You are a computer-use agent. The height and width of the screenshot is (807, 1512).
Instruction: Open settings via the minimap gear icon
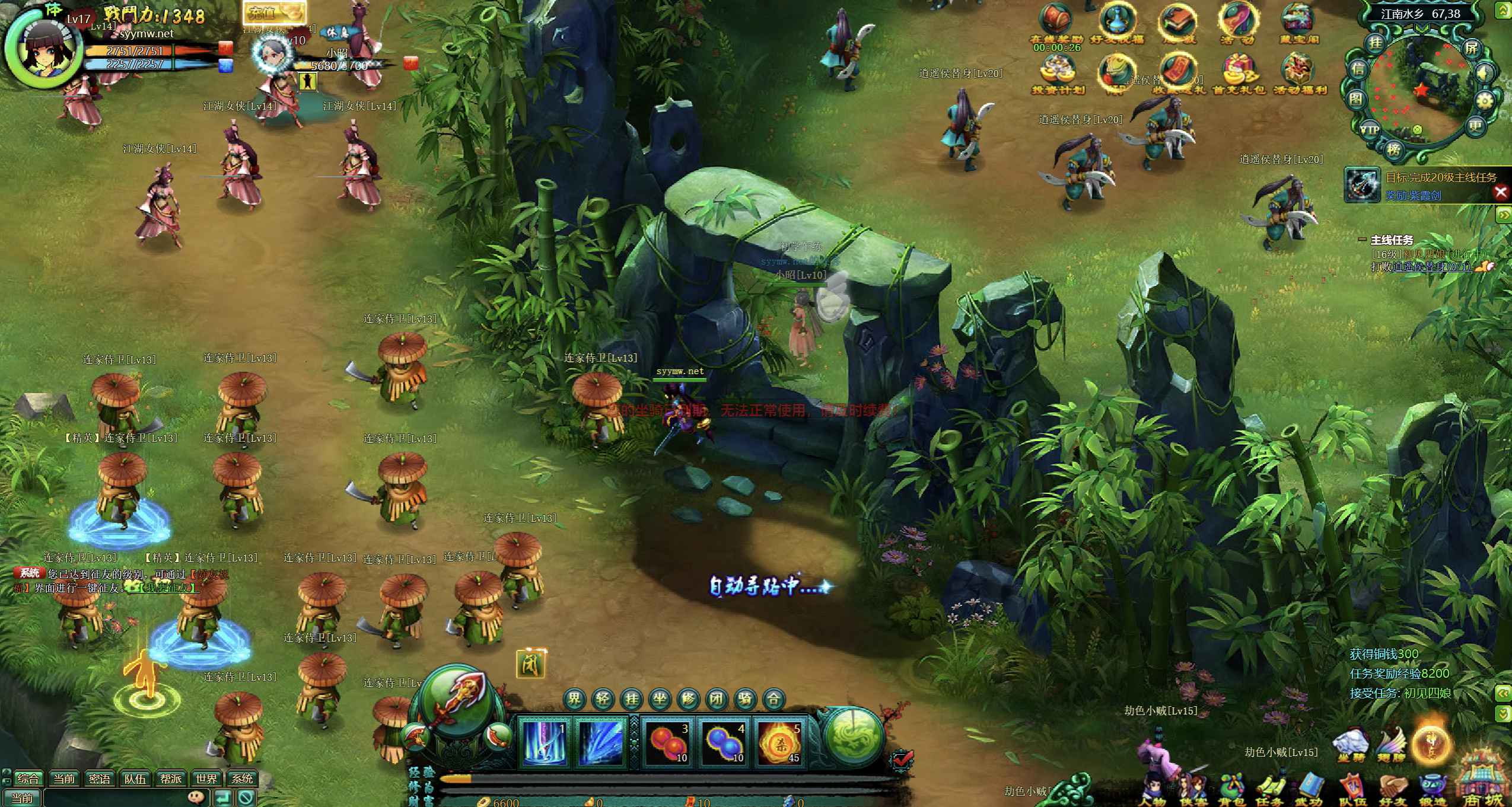(x=1484, y=101)
